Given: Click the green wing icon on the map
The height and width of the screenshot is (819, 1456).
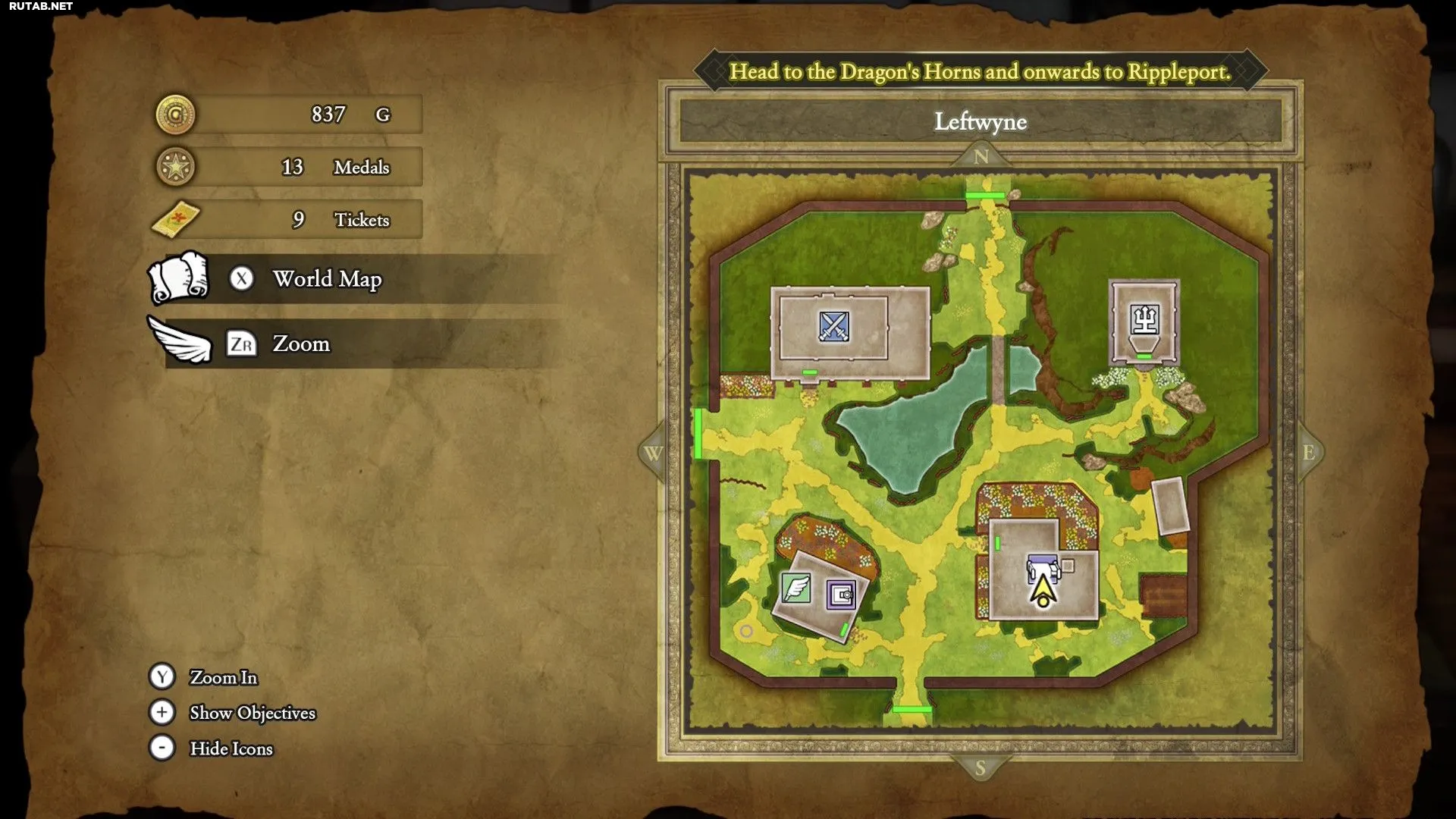Looking at the screenshot, I should click(x=795, y=588).
